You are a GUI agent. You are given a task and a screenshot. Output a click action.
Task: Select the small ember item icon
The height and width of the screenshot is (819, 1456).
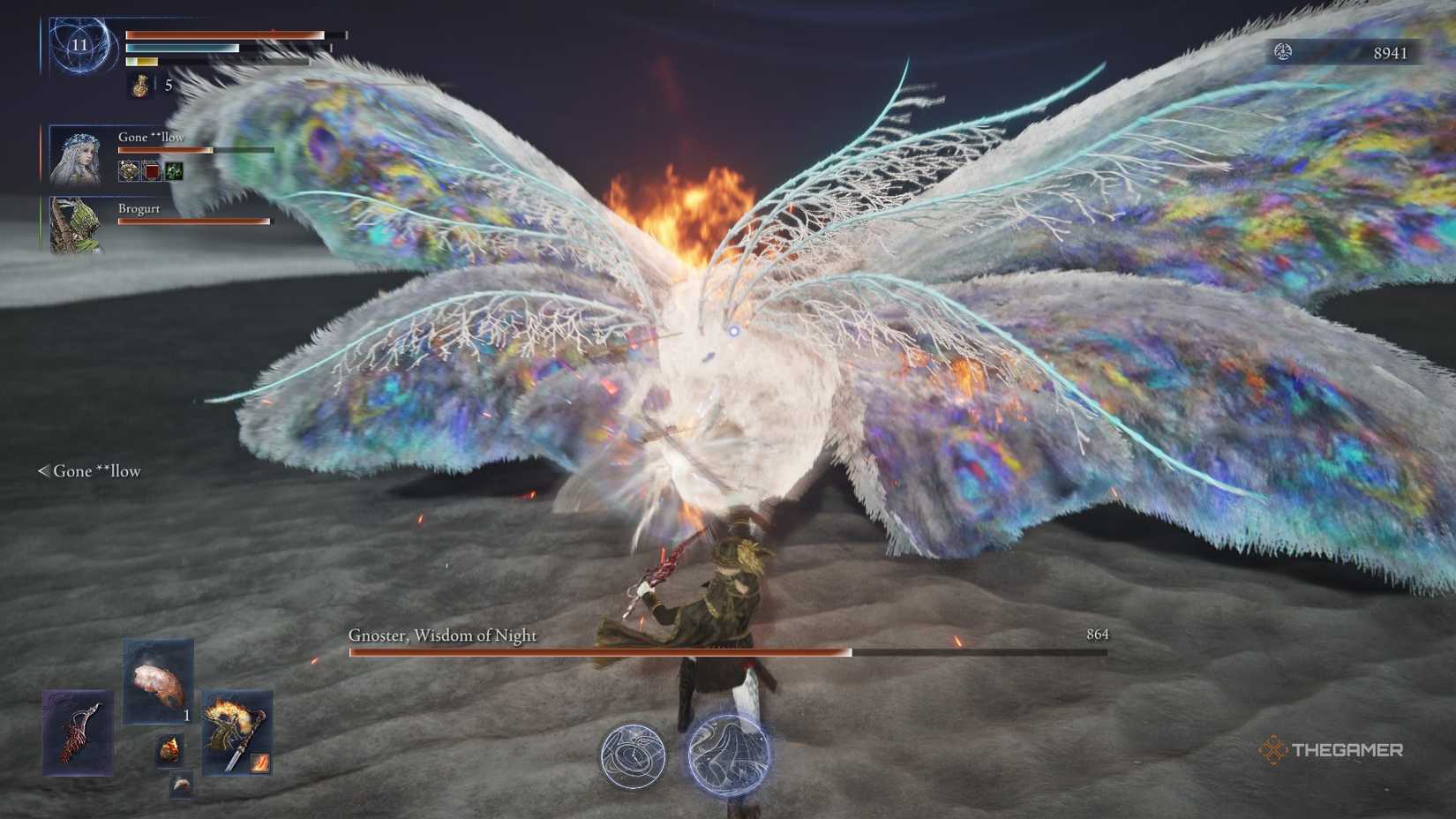[169, 749]
